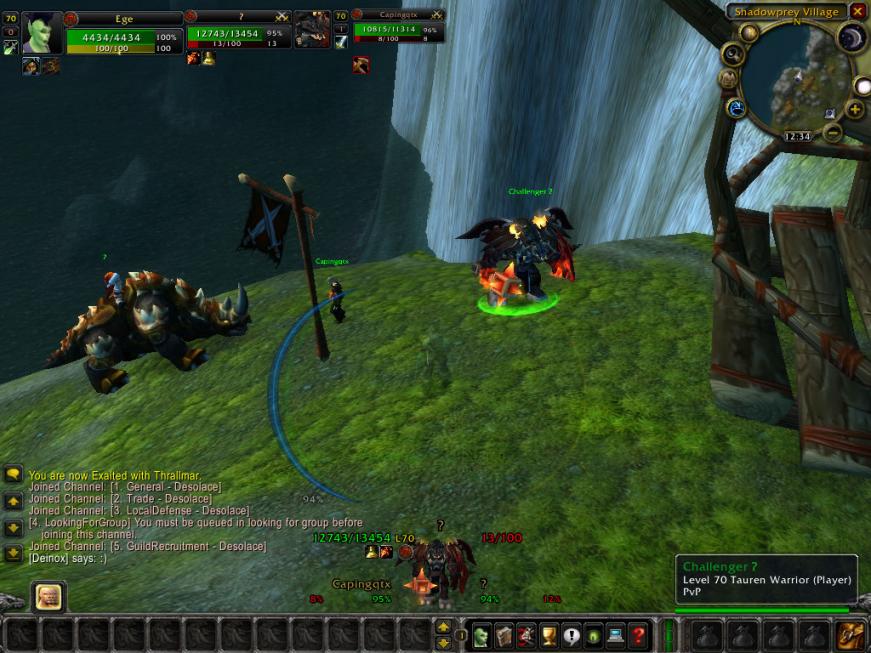Open the quest log exclamation button
The image size is (871, 653).
coord(571,634)
